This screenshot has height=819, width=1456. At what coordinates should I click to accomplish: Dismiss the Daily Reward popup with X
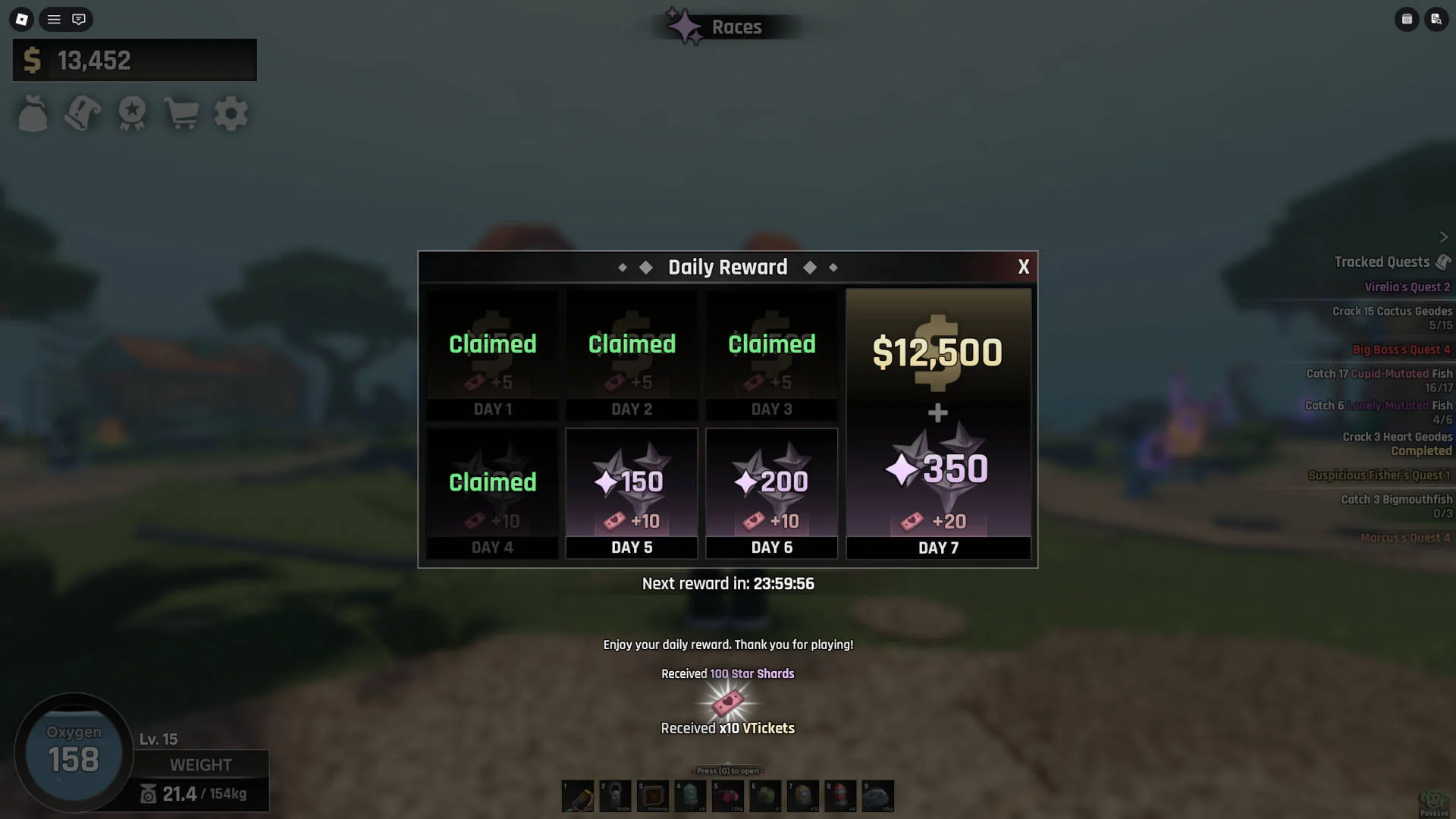1024,267
